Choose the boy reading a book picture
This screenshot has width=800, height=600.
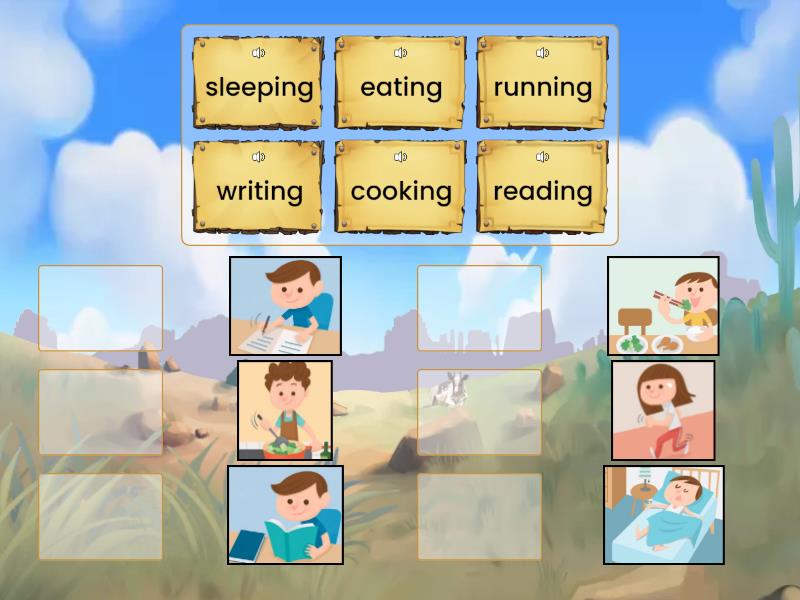[285, 514]
